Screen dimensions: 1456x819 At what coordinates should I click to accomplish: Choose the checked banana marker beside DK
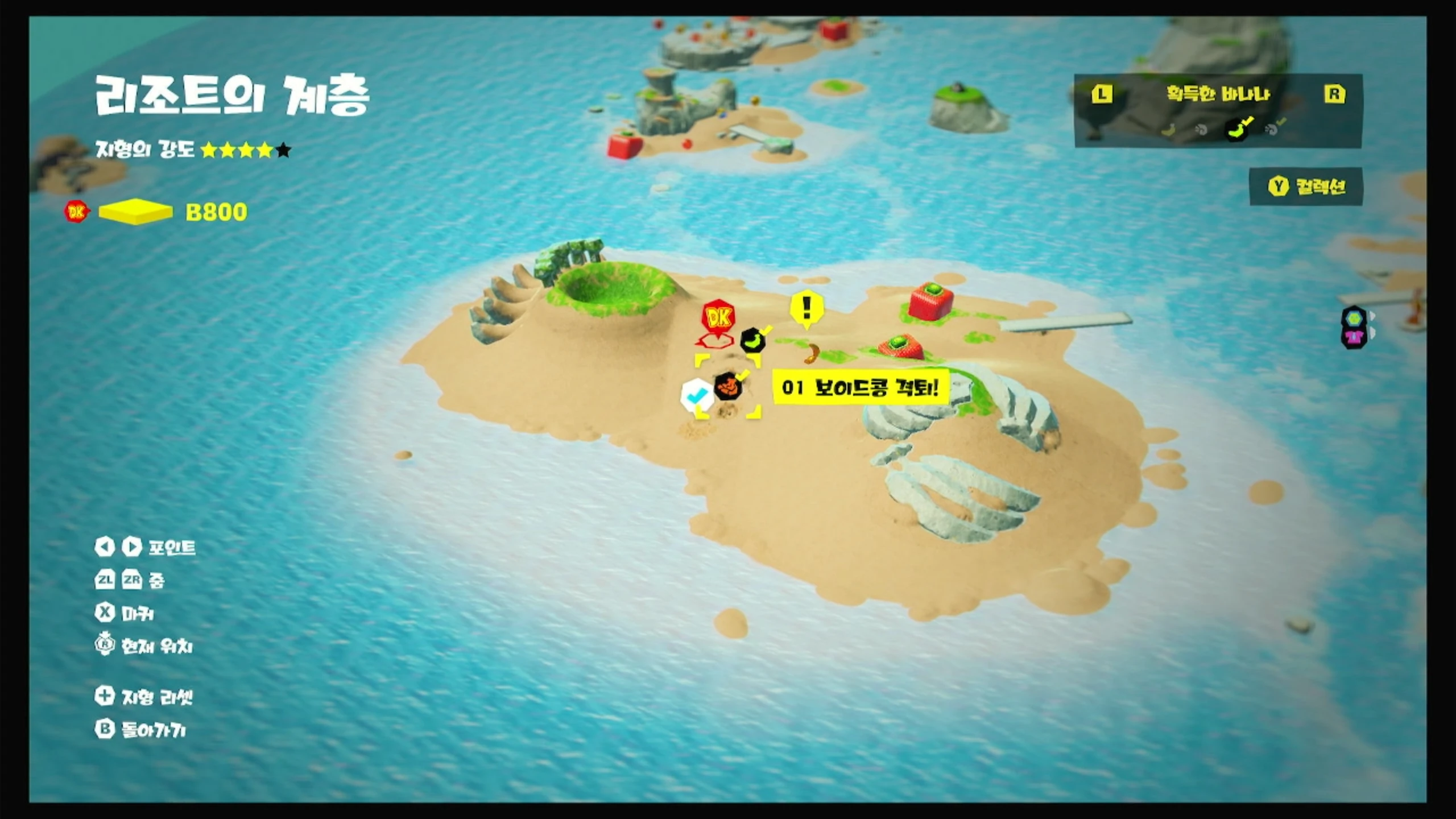point(752,341)
